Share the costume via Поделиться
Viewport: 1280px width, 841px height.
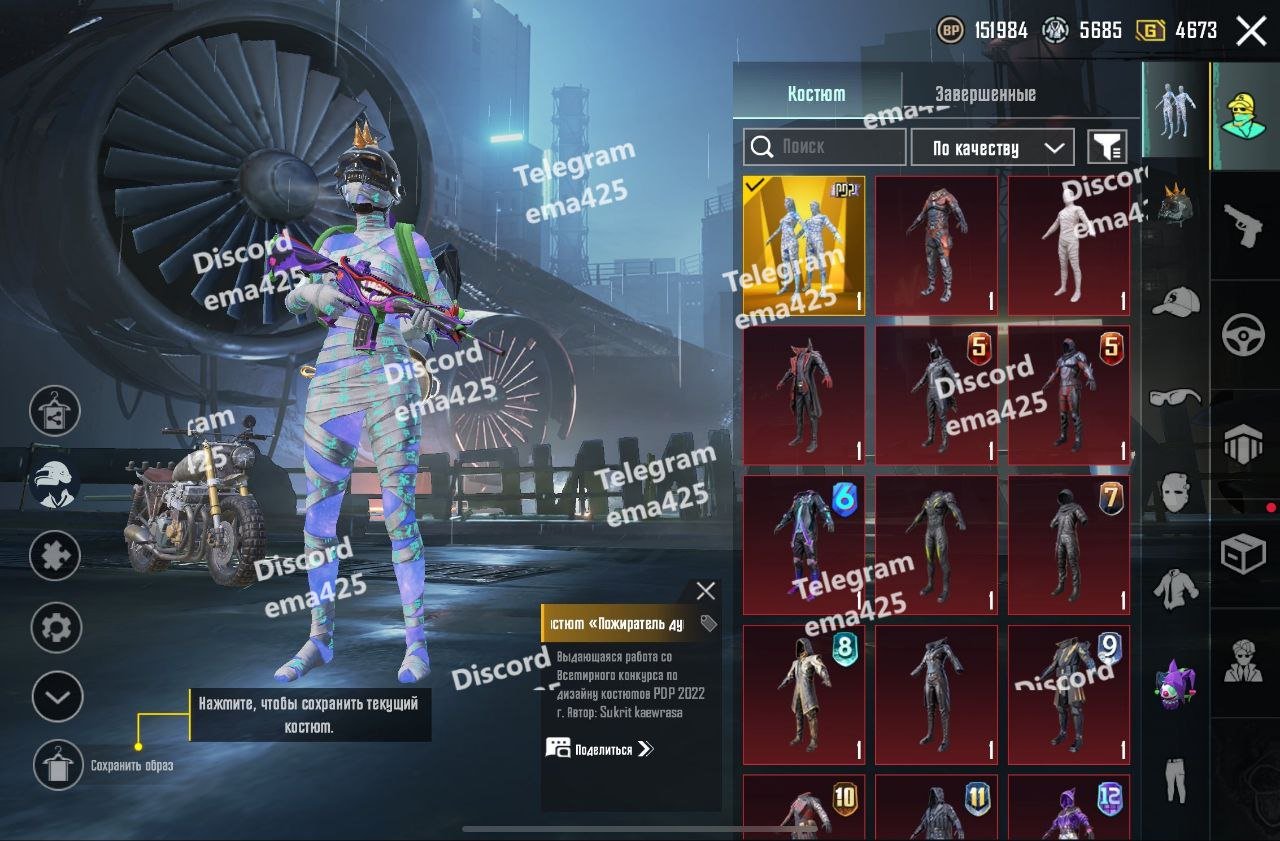coord(600,749)
